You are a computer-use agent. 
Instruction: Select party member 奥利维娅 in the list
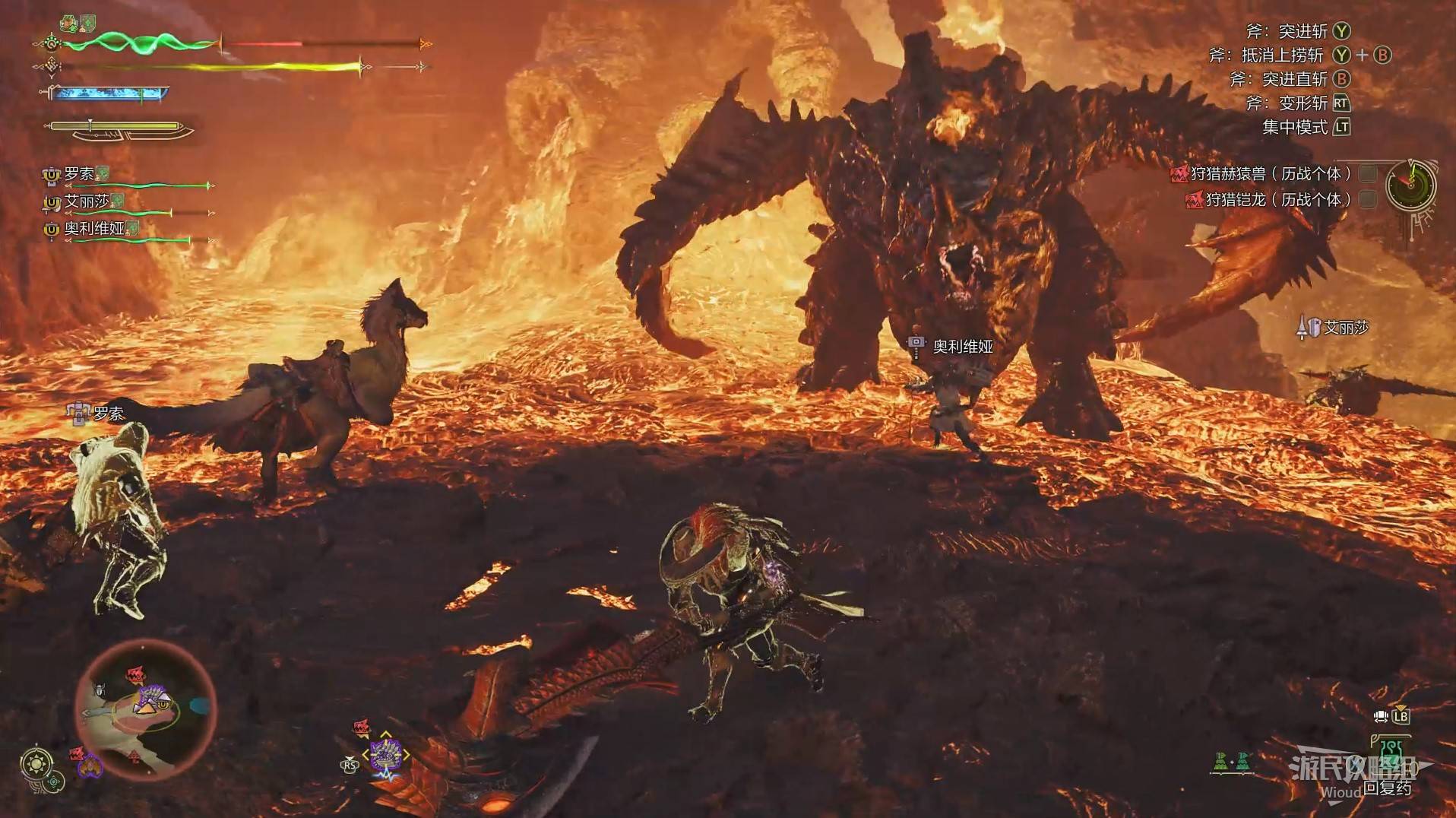94,229
